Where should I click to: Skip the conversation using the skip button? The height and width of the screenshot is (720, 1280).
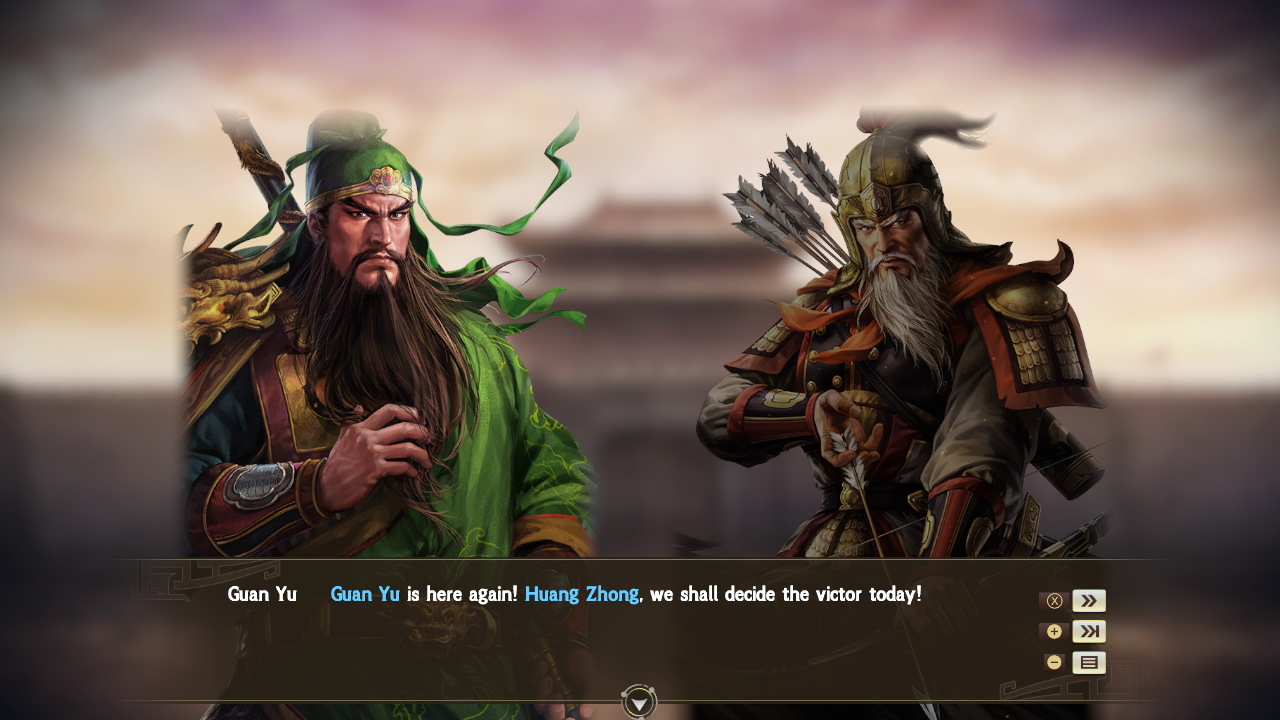(x=1088, y=631)
